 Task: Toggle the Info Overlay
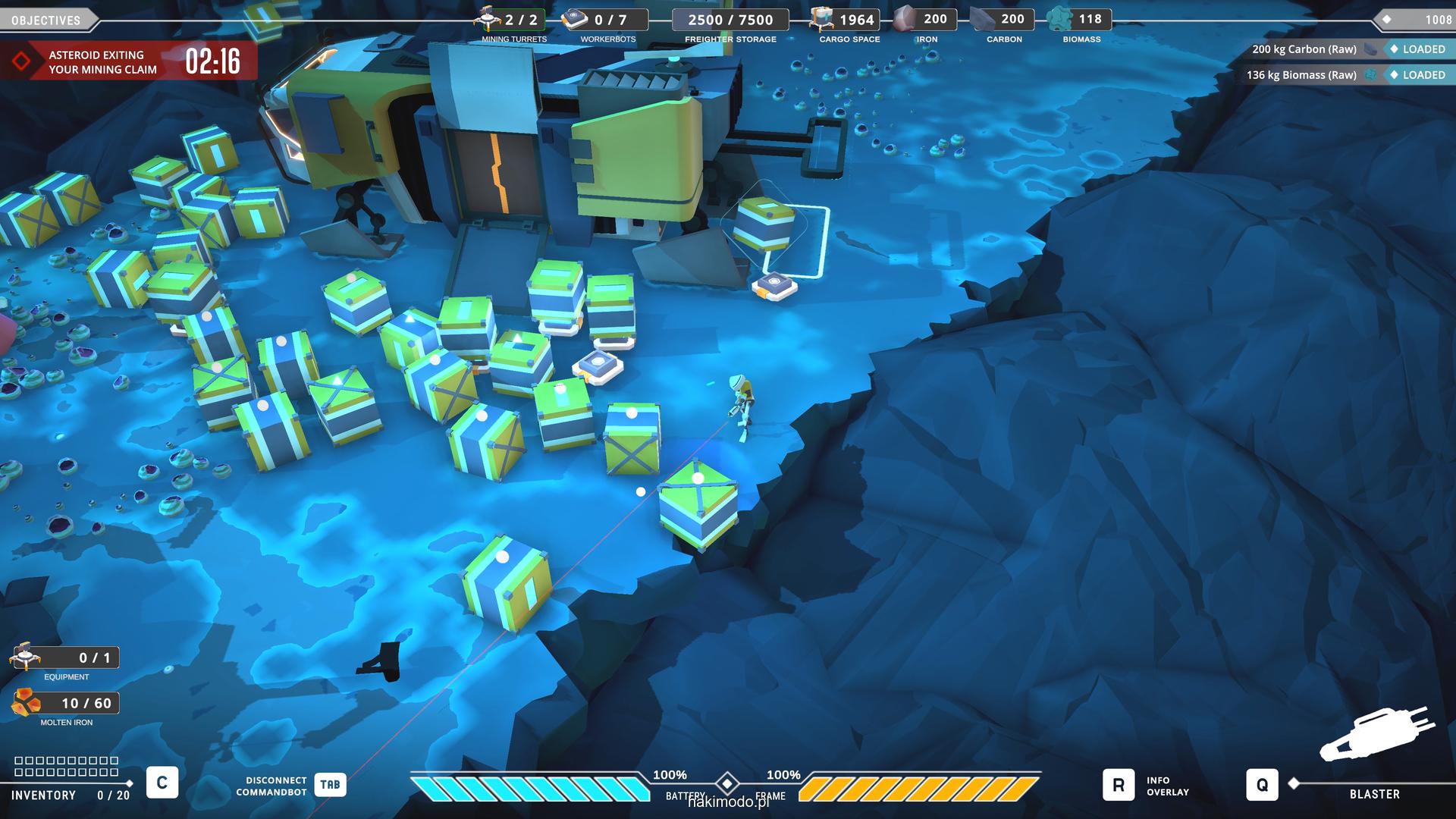1119,786
